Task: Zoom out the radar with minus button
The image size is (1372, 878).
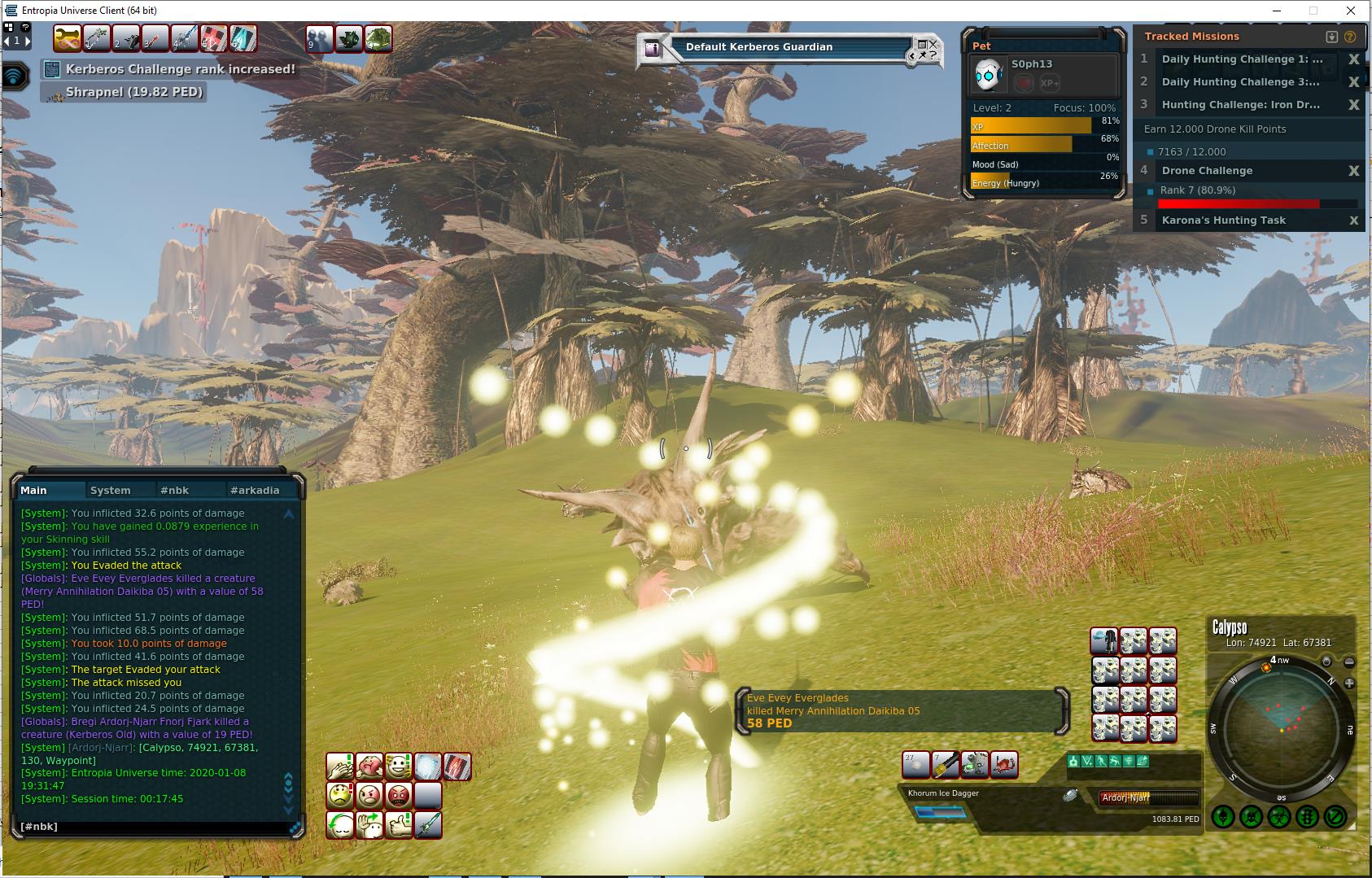Action: pyautogui.click(x=1349, y=662)
